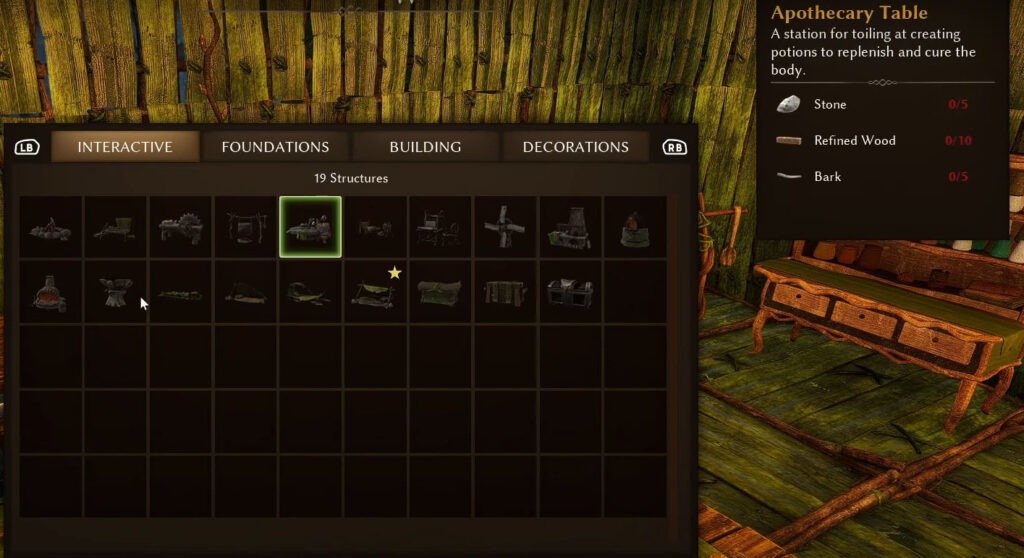Select the double stone bin structure
The height and width of the screenshot is (558, 1024).
[x=570, y=292]
